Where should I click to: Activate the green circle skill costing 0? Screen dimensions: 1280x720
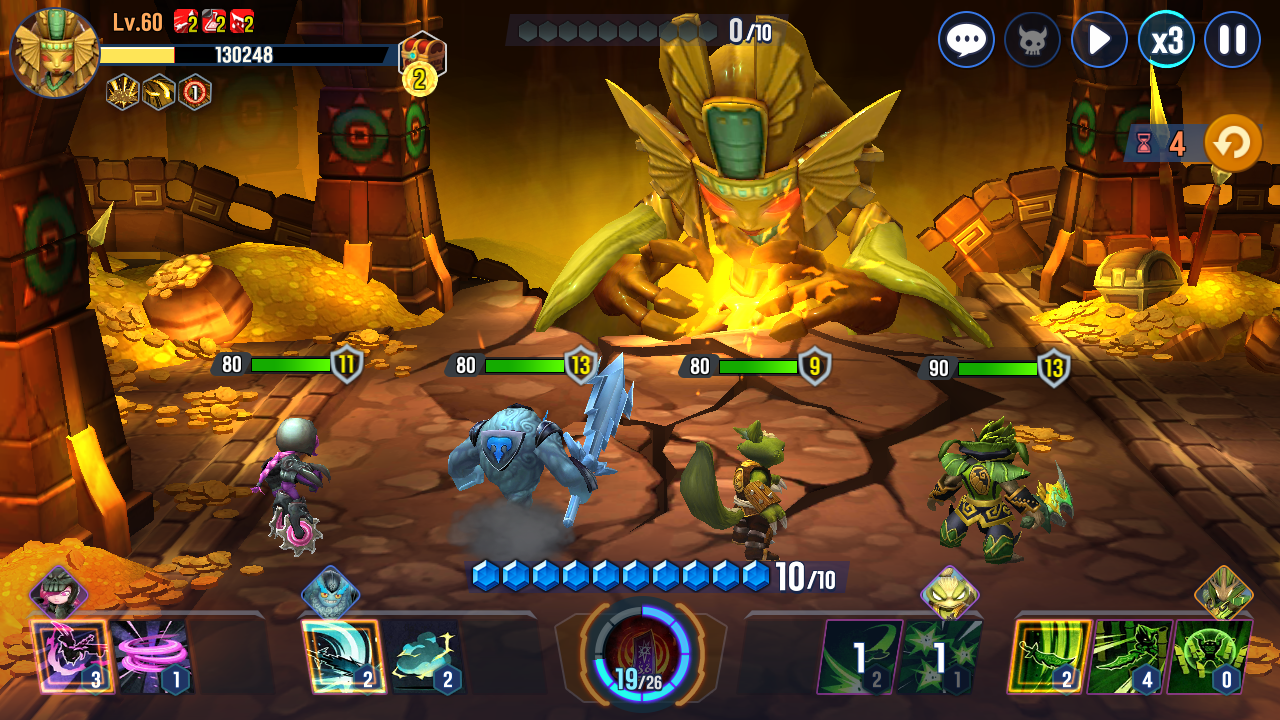tap(1208, 655)
